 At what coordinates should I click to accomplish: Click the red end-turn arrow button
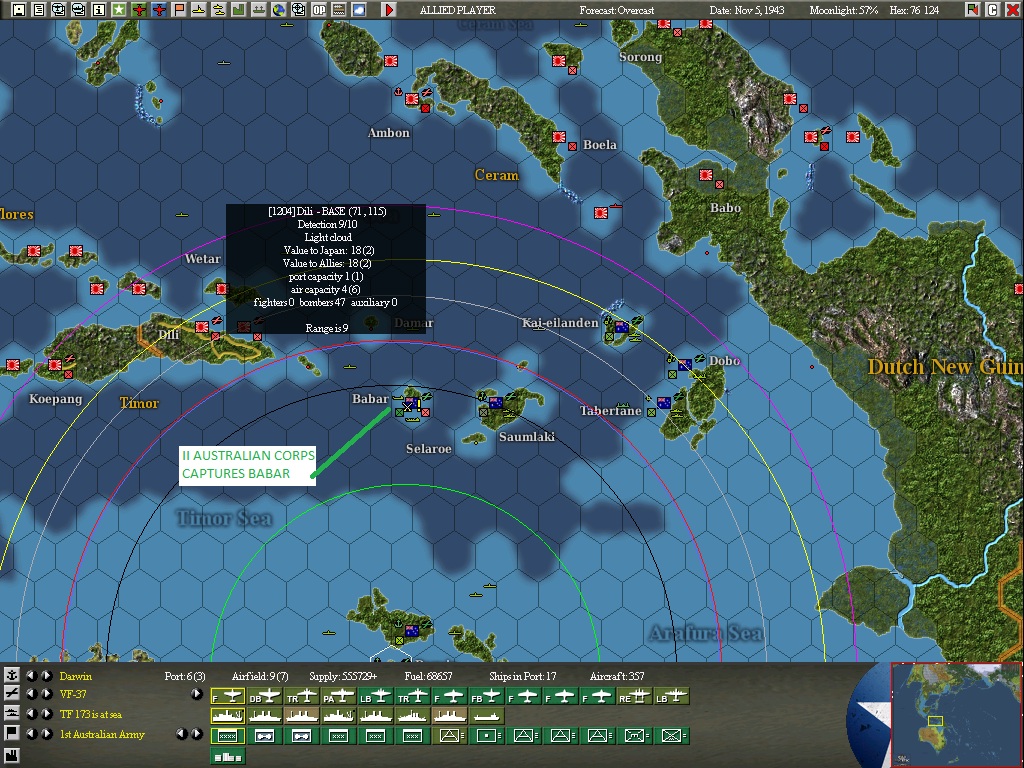[x=389, y=10]
